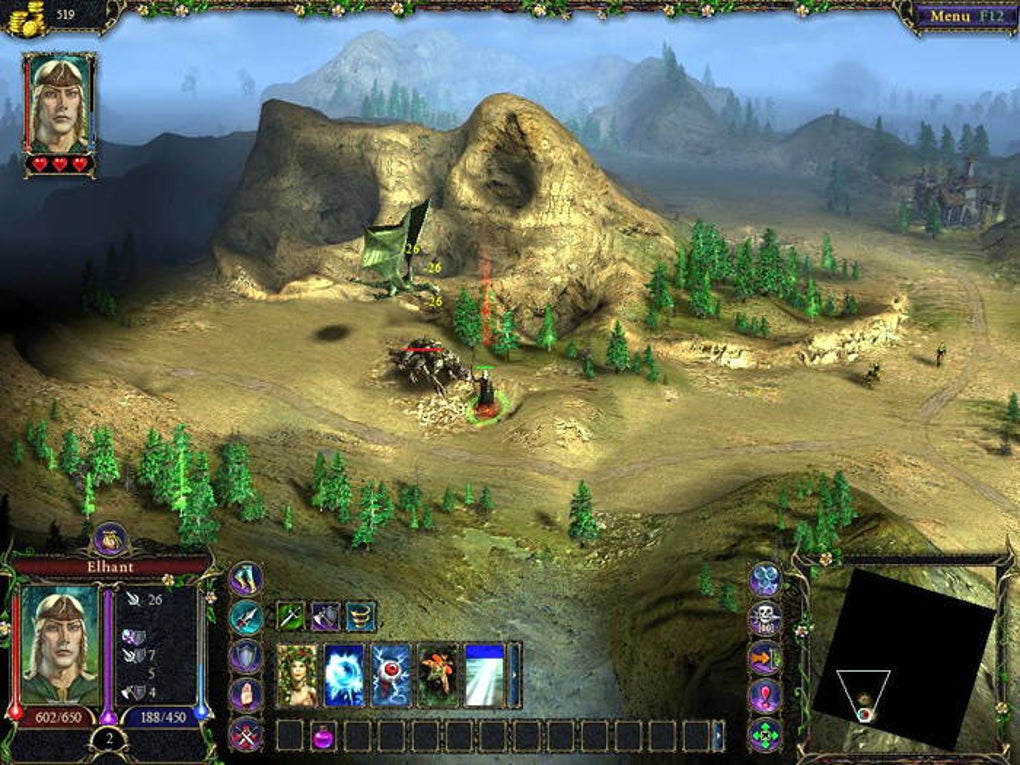Click the skull icon beside the minimap
The width and height of the screenshot is (1020, 765).
tap(766, 618)
